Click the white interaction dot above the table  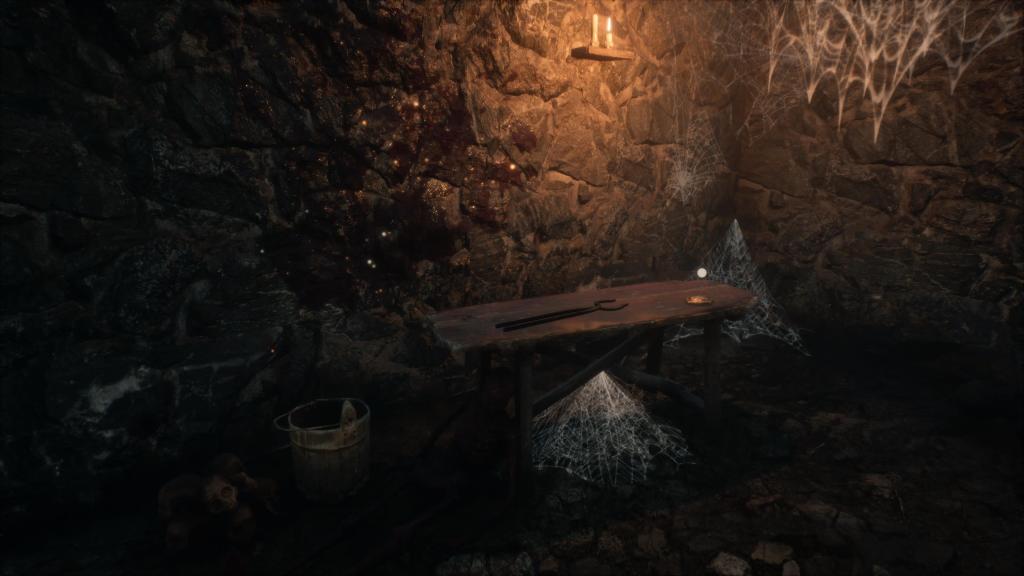click(x=701, y=273)
